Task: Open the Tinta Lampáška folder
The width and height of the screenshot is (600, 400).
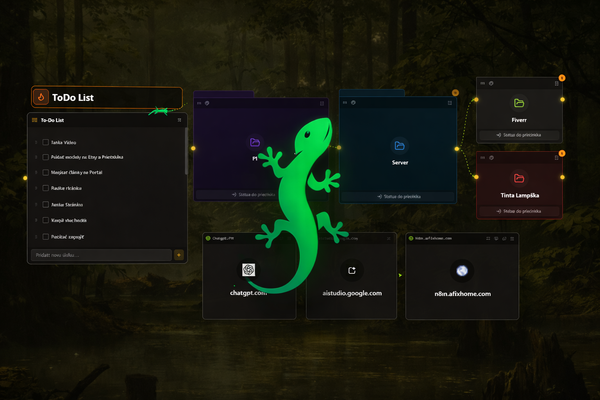Action: (x=519, y=178)
